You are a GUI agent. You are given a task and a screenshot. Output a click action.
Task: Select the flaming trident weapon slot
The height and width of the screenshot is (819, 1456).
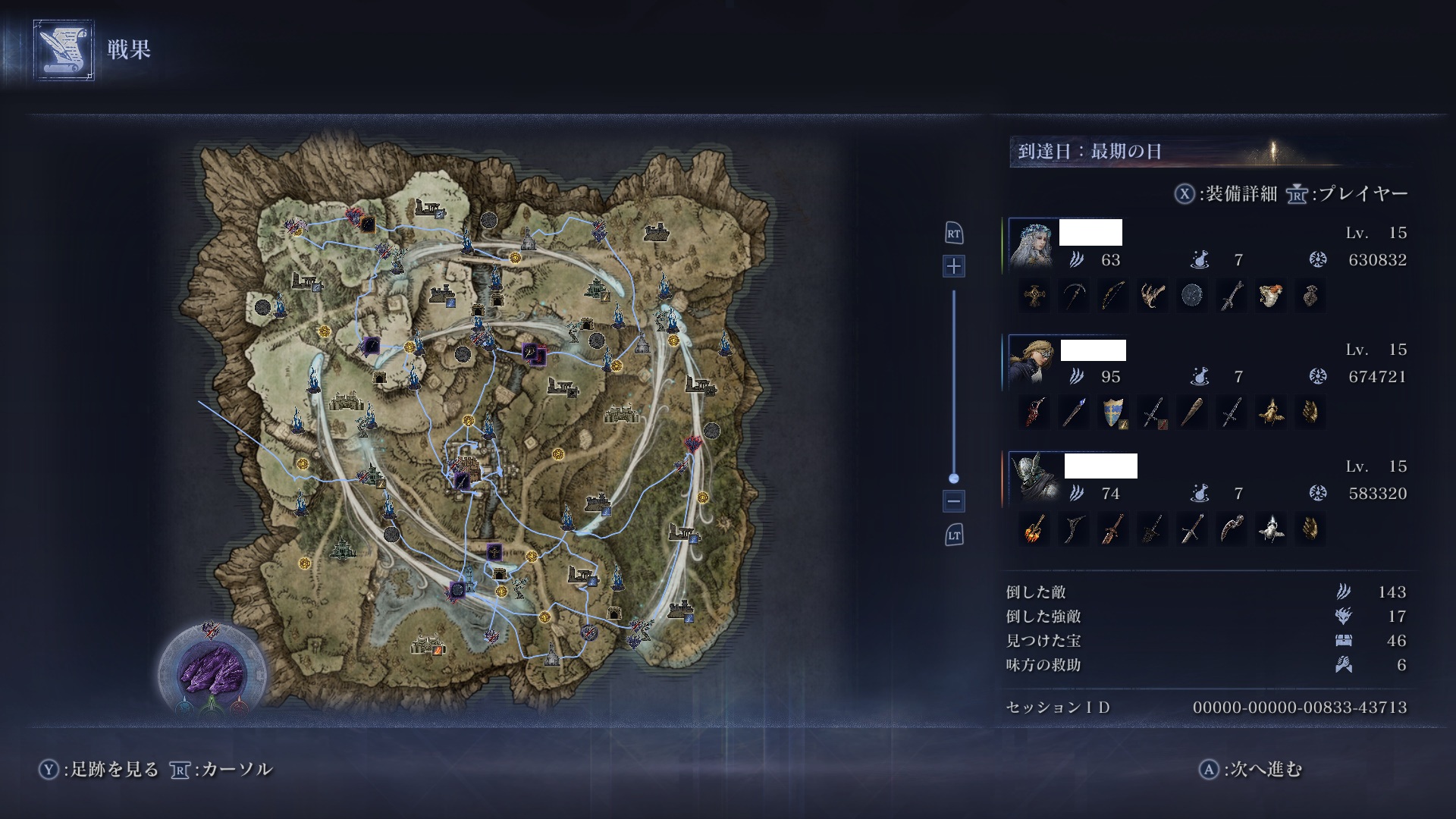[x=1034, y=529]
